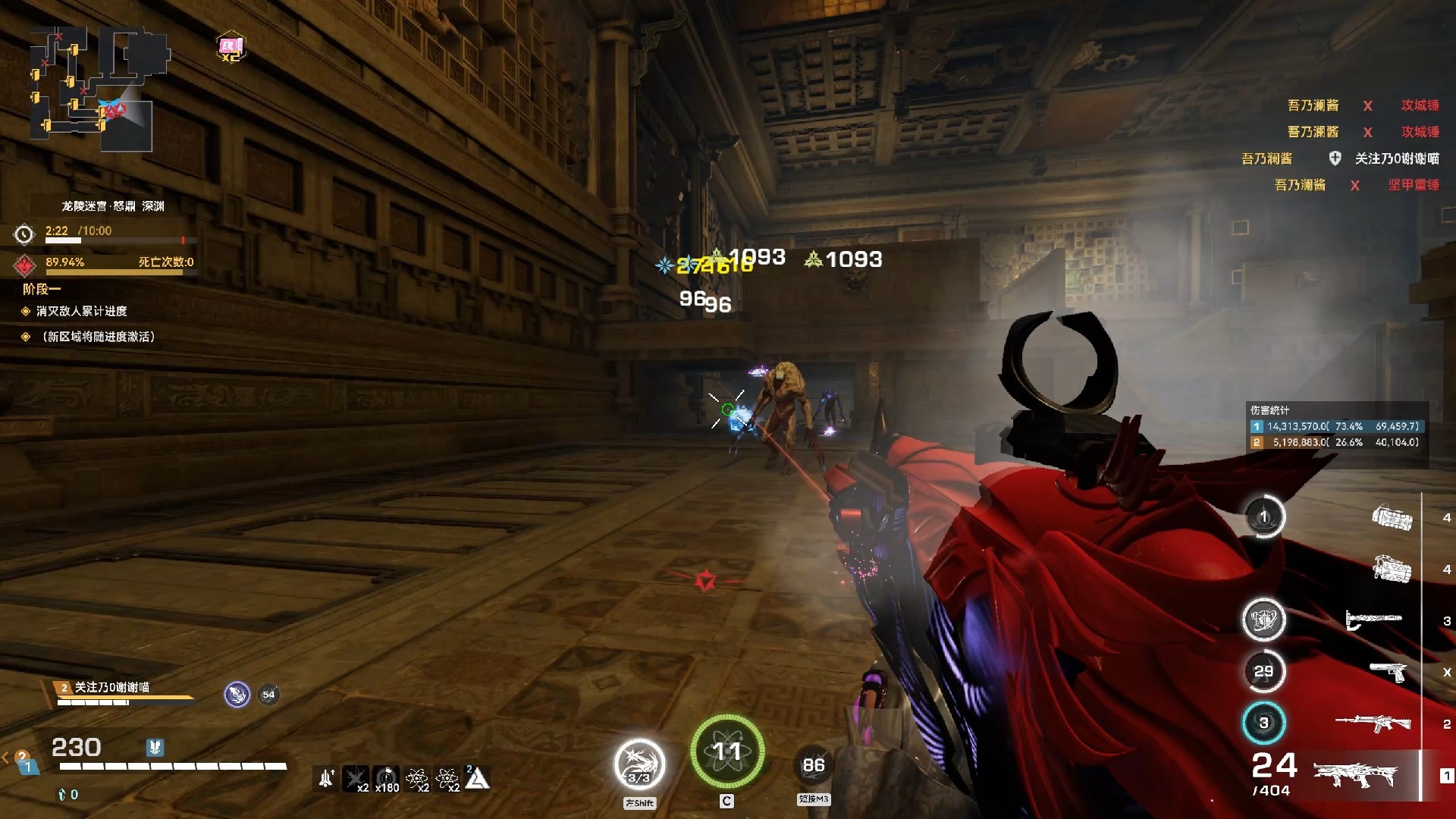Screen dimensions: 1456x819
Task: Open the 伤害统计 damage statistics panel
Action: coord(1336,427)
